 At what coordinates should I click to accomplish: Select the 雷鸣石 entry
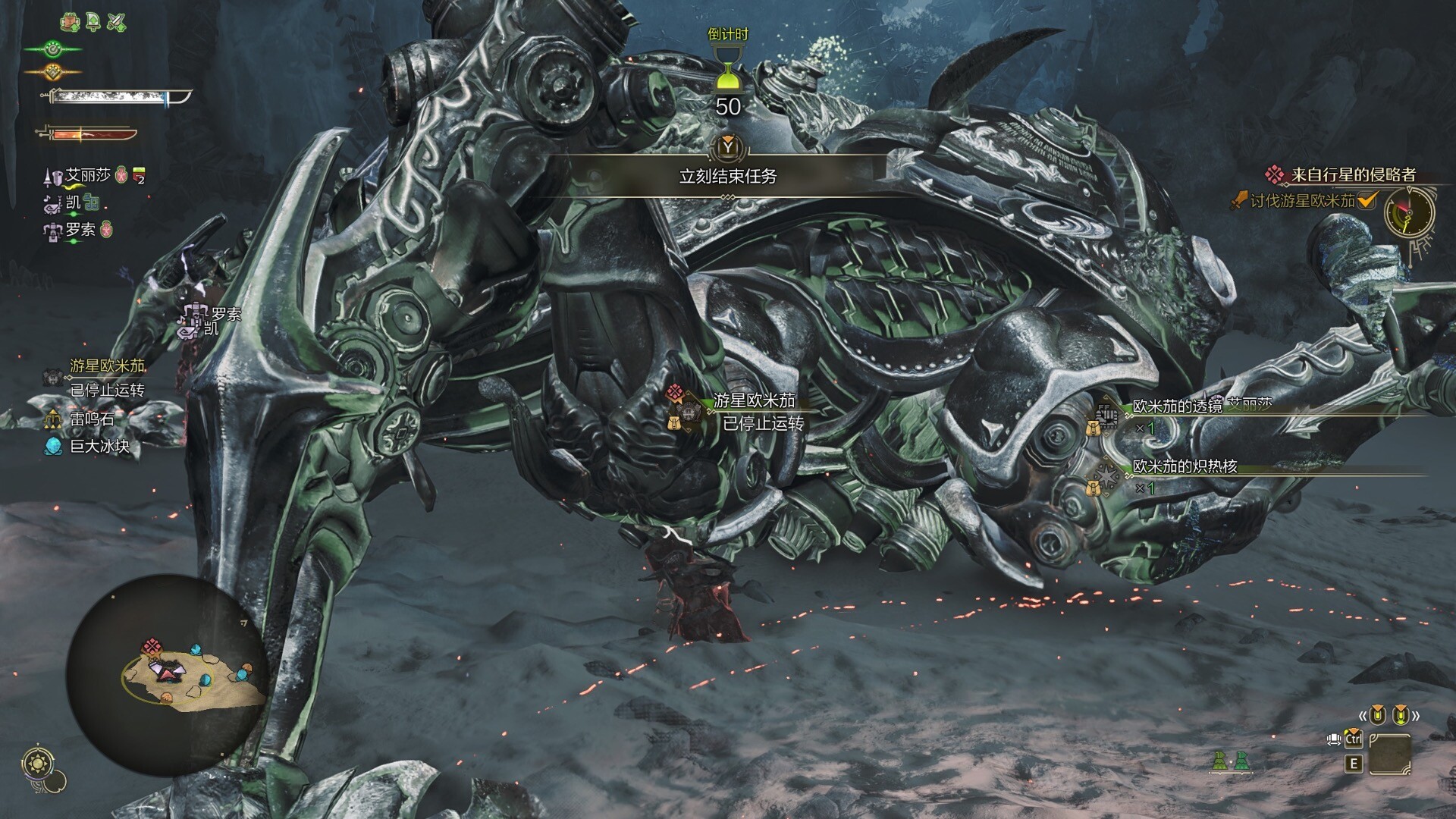(x=91, y=418)
